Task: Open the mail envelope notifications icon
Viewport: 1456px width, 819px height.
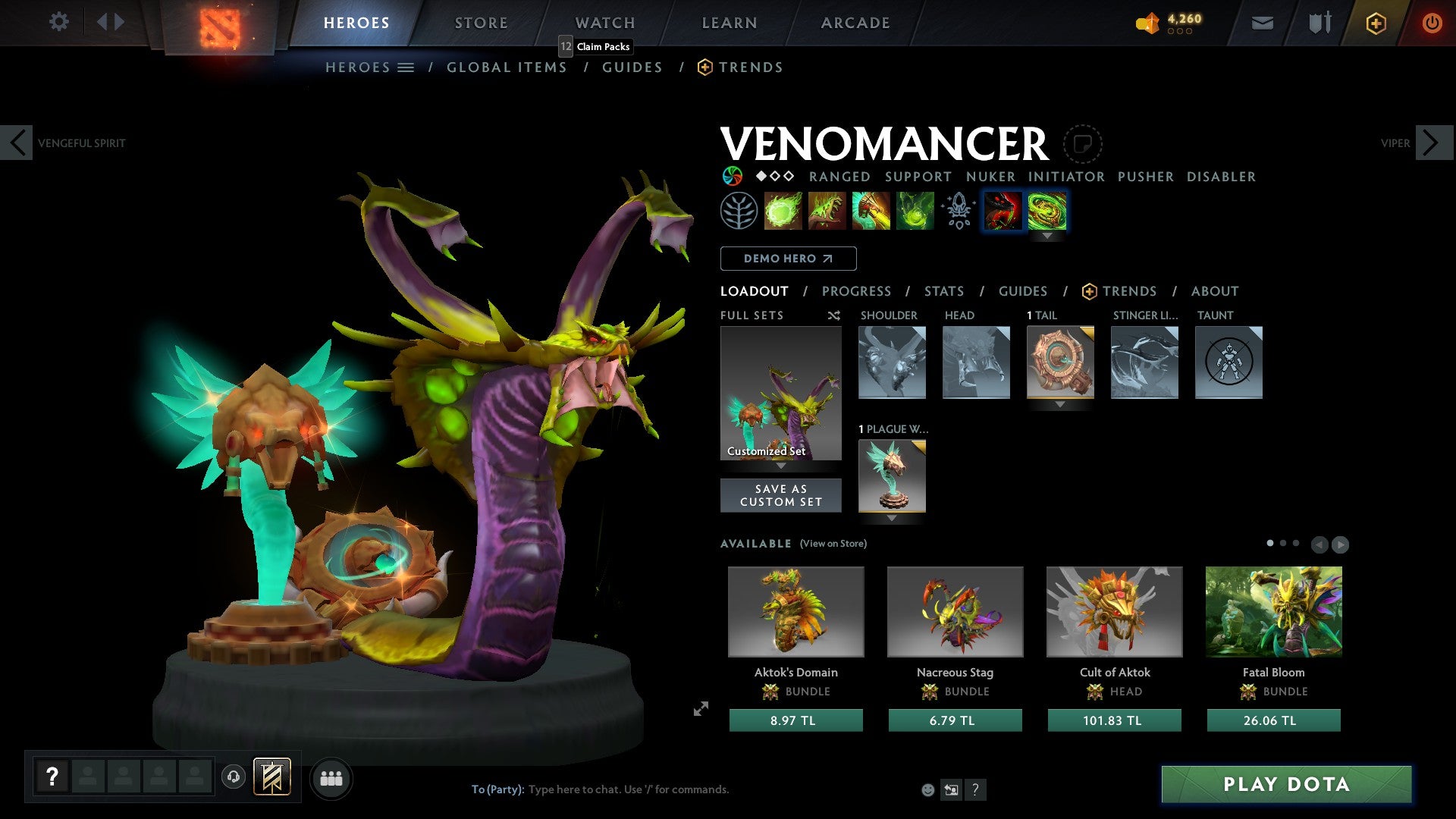Action: 1263,23
